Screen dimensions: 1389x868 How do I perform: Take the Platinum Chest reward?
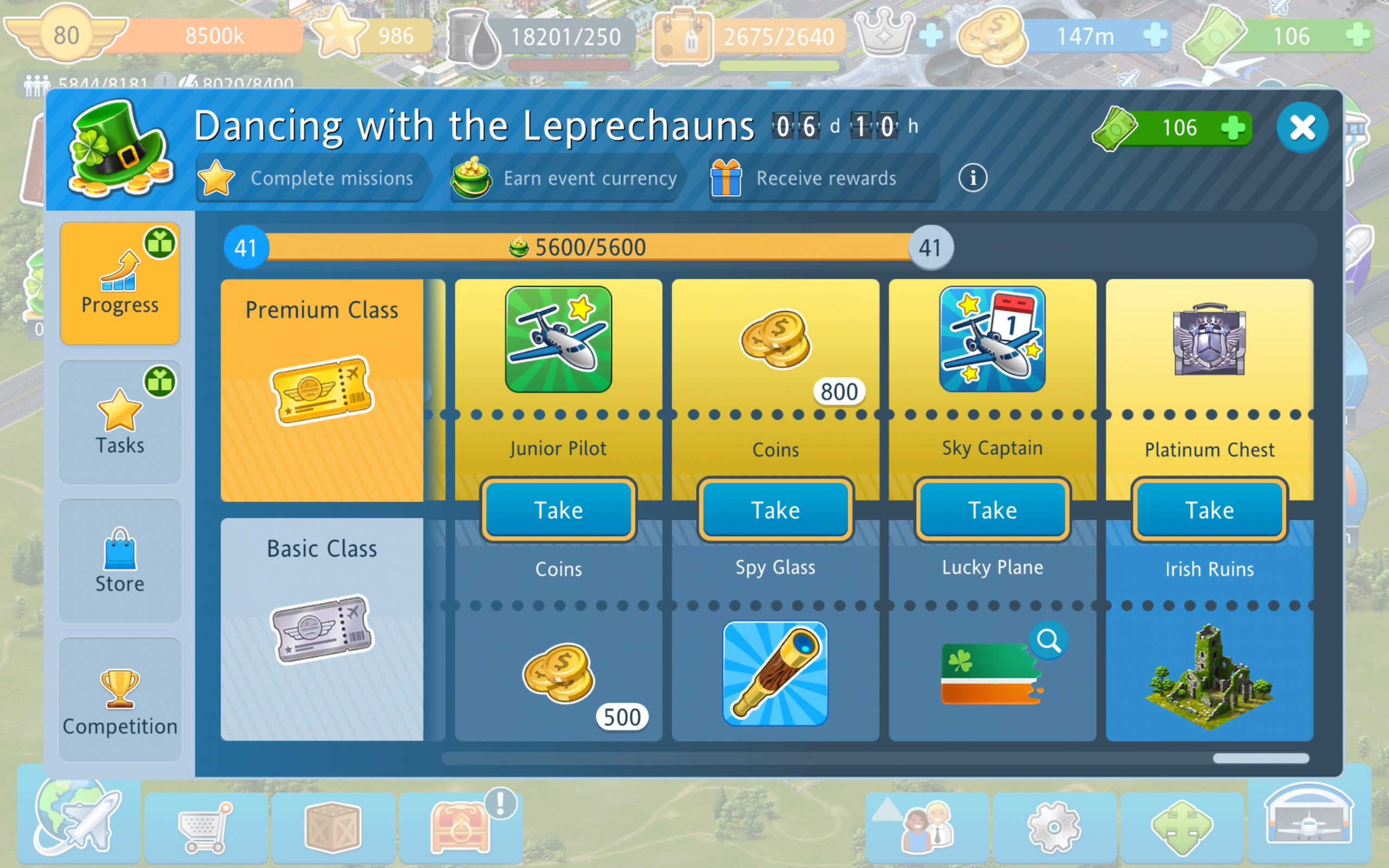point(1209,510)
